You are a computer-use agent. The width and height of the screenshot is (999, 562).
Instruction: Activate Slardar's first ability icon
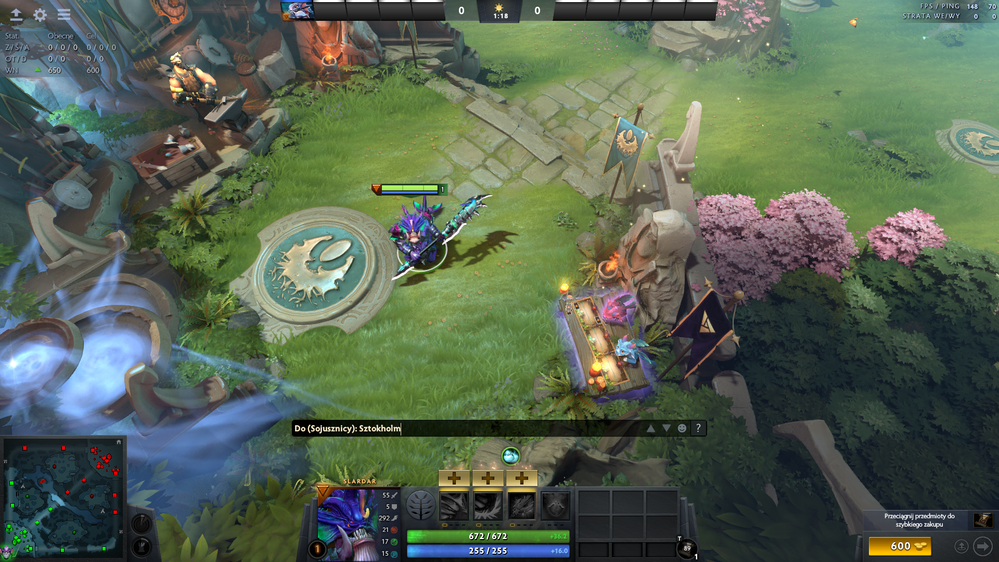point(454,505)
